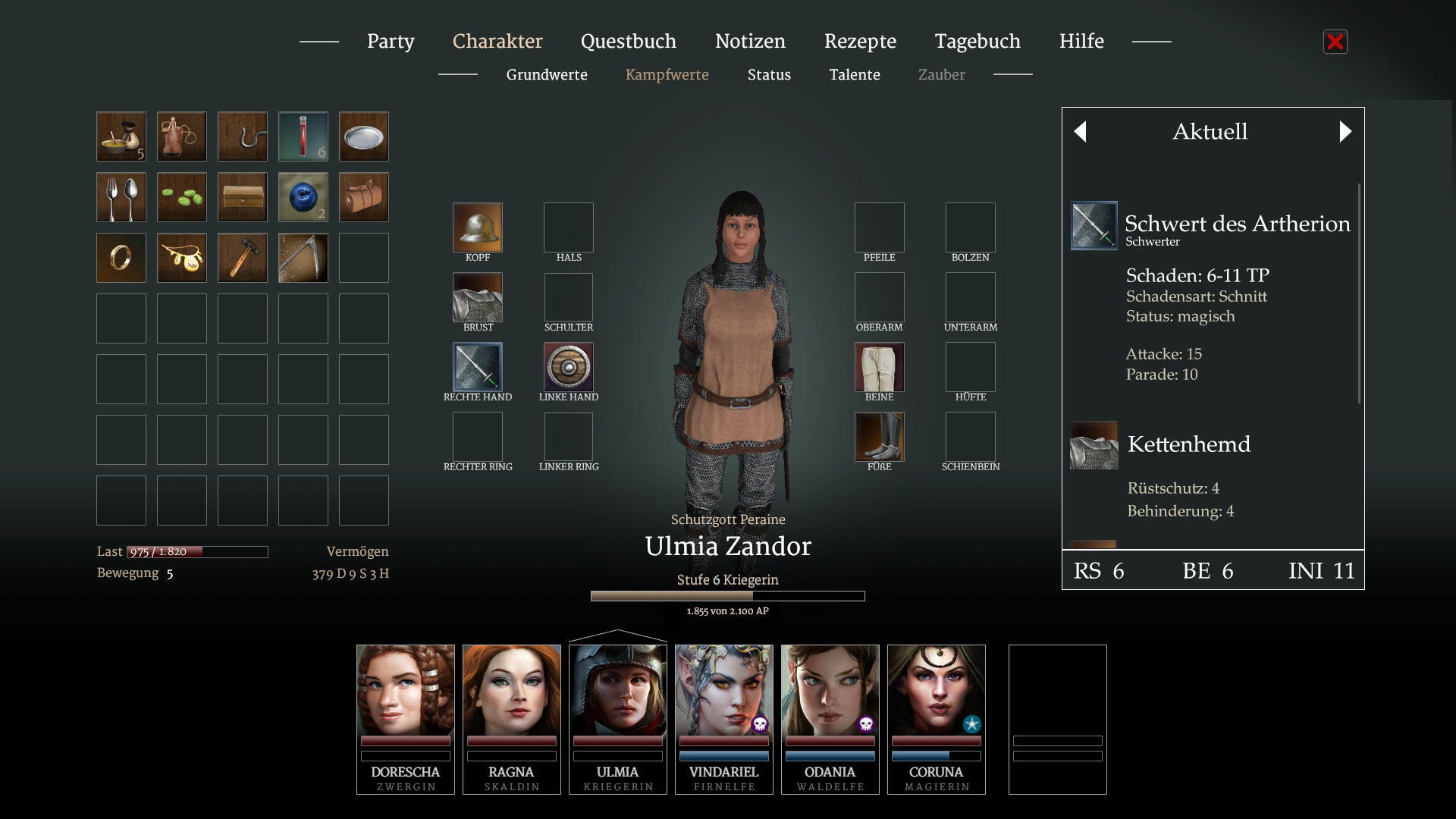Go to next page in Aktuell panel
The width and height of the screenshot is (1456, 819).
coord(1345,132)
